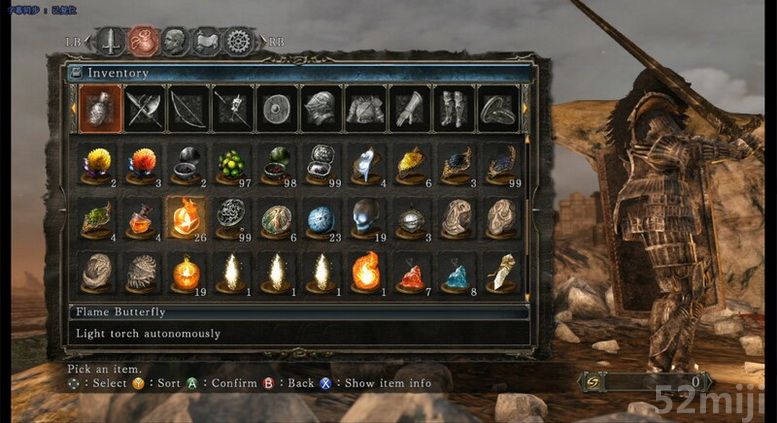This screenshot has width=777, height=423.
Task: Switch to the bow category
Action: (x=188, y=108)
